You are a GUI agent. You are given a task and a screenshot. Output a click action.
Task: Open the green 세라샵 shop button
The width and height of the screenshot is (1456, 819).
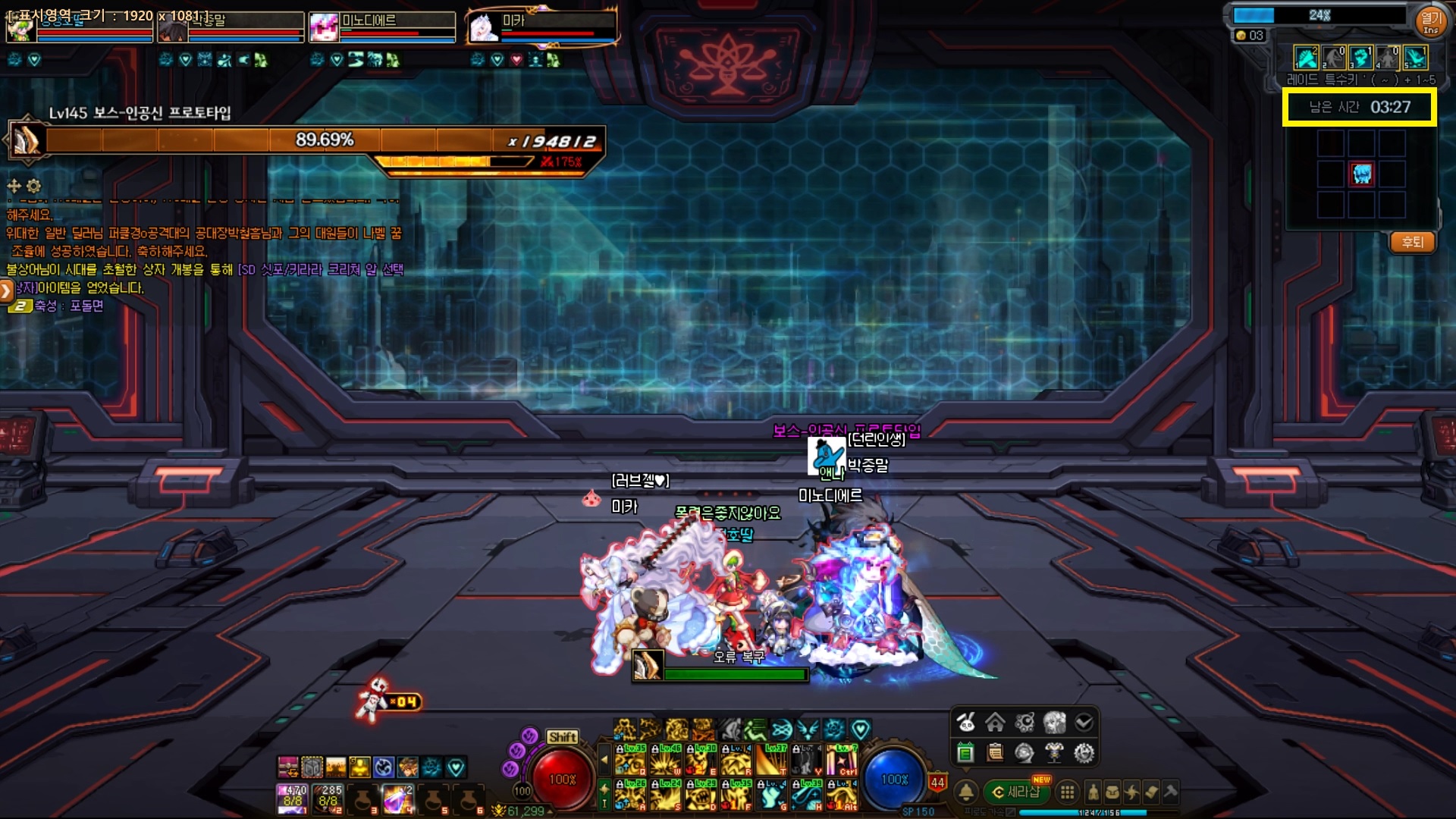pos(1018,792)
